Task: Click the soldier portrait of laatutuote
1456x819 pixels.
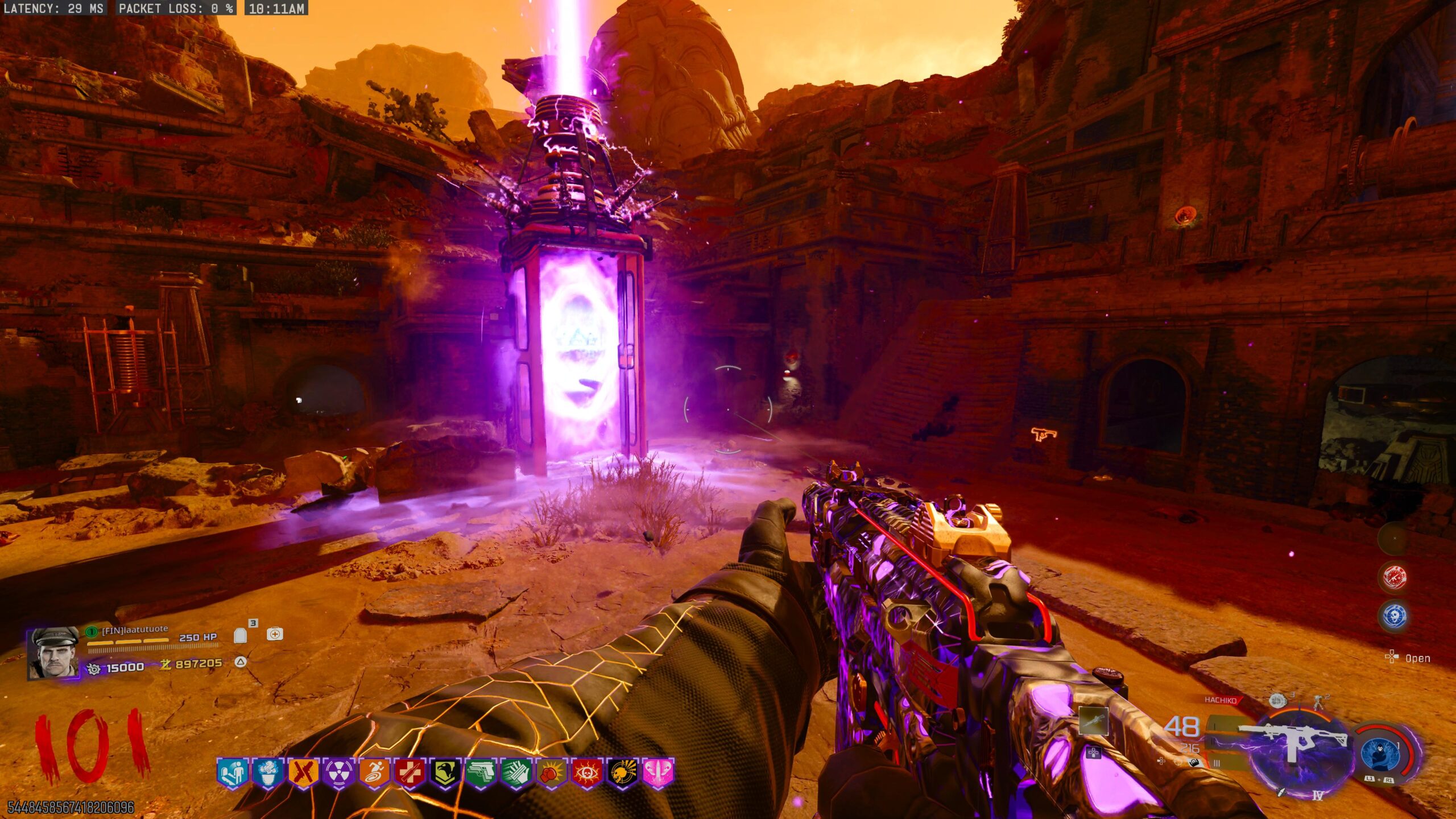Action: [55, 652]
